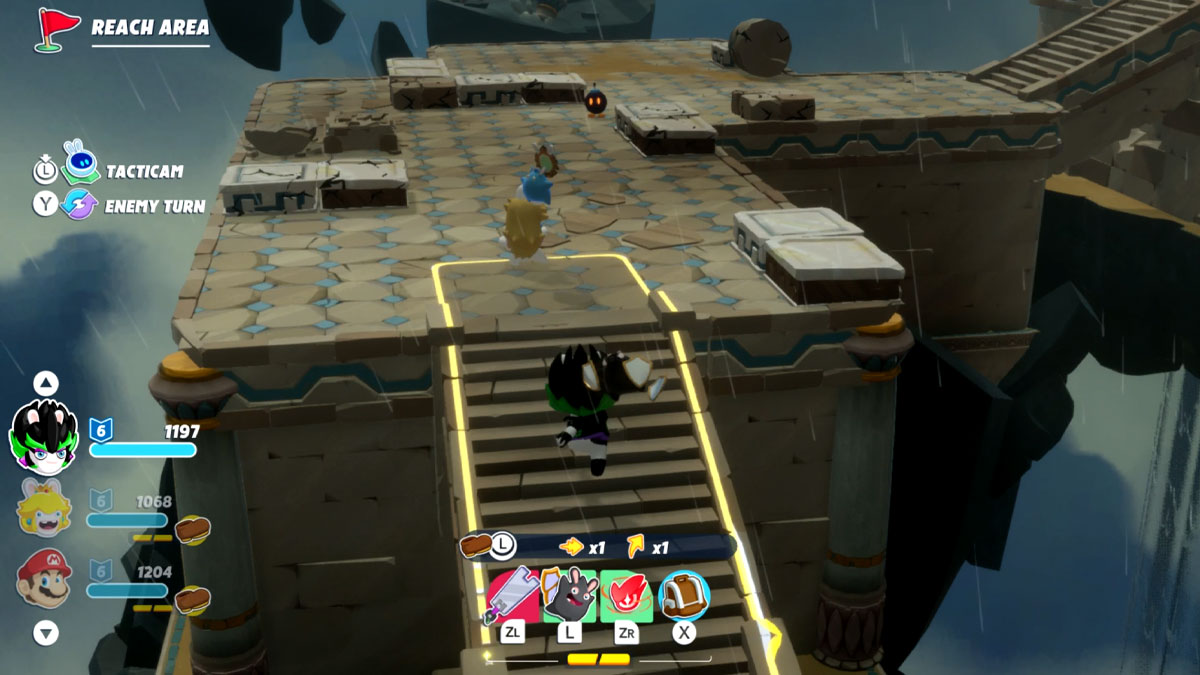The height and width of the screenshot is (675, 1200).
Task: Click the down arrow below the hero list
Action: coord(46,632)
